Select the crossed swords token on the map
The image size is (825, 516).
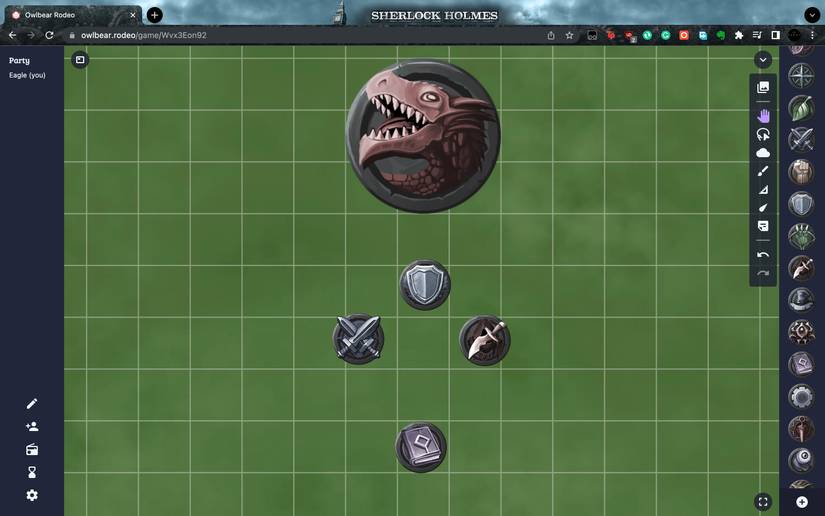tap(358, 339)
